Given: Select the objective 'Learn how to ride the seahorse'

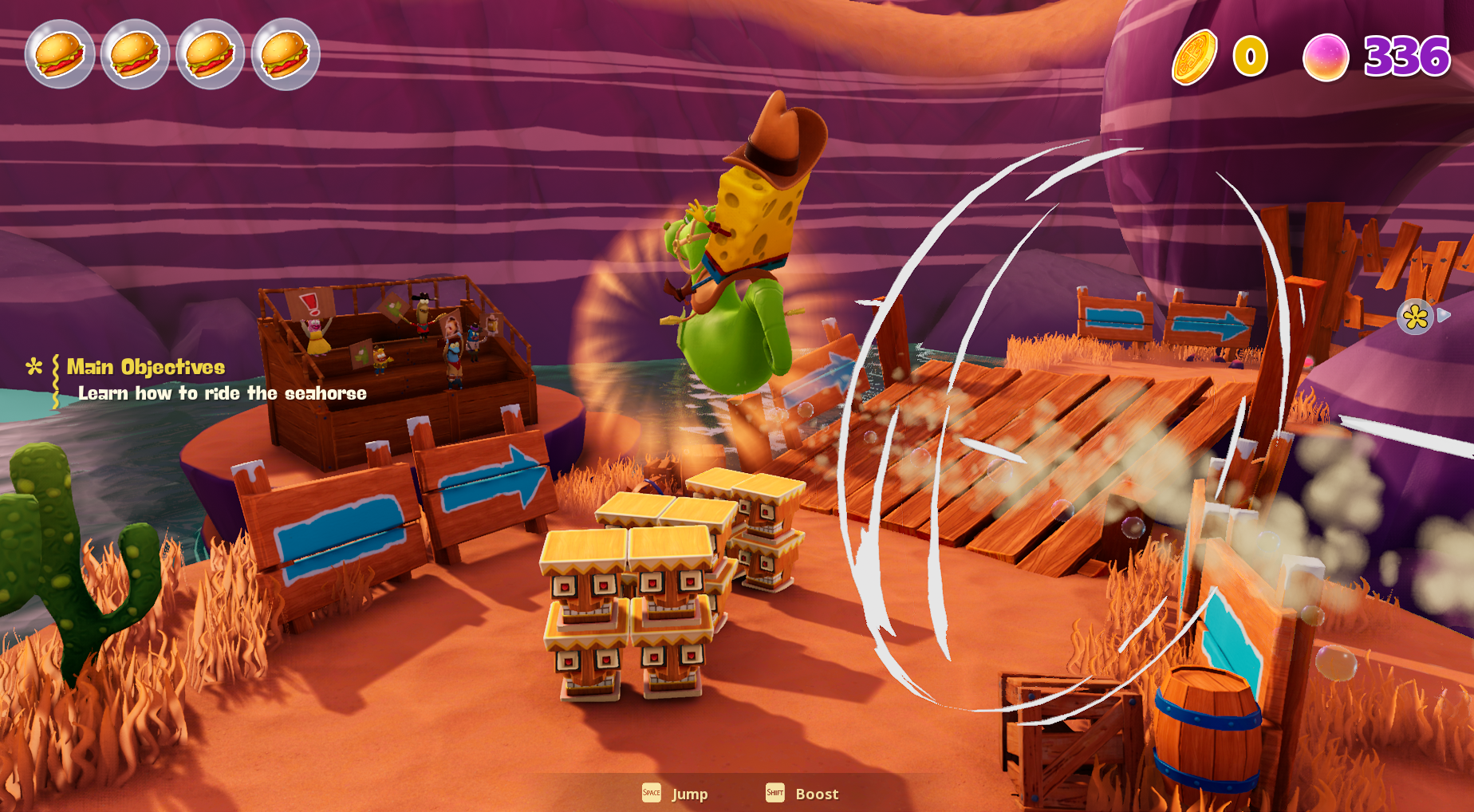Looking at the screenshot, I should pyautogui.click(x=222, y=393).
